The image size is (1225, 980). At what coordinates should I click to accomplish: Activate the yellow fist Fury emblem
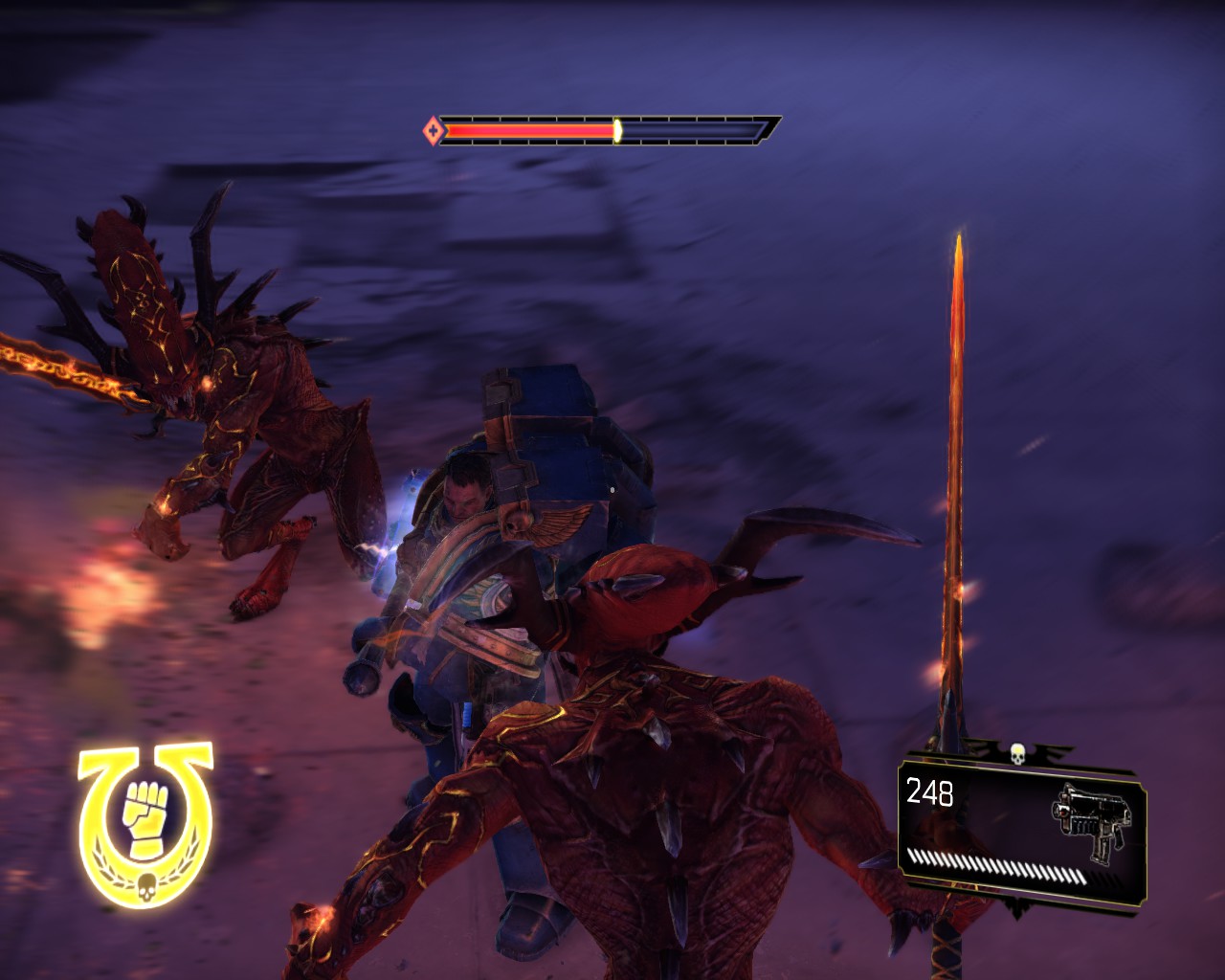click(145, 821)
